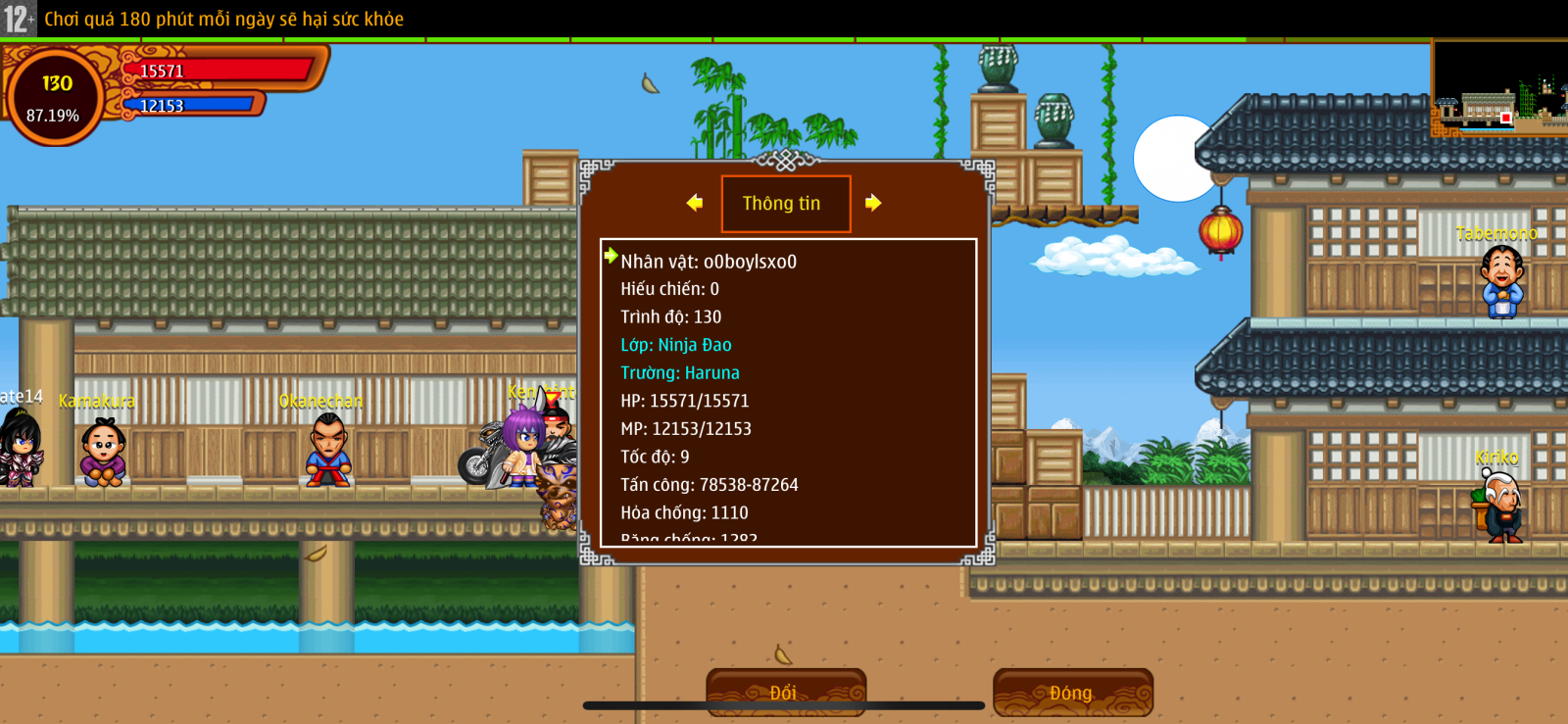Select the Tấn công stat row
The image size is (1568, 724).
pos(710,485)
